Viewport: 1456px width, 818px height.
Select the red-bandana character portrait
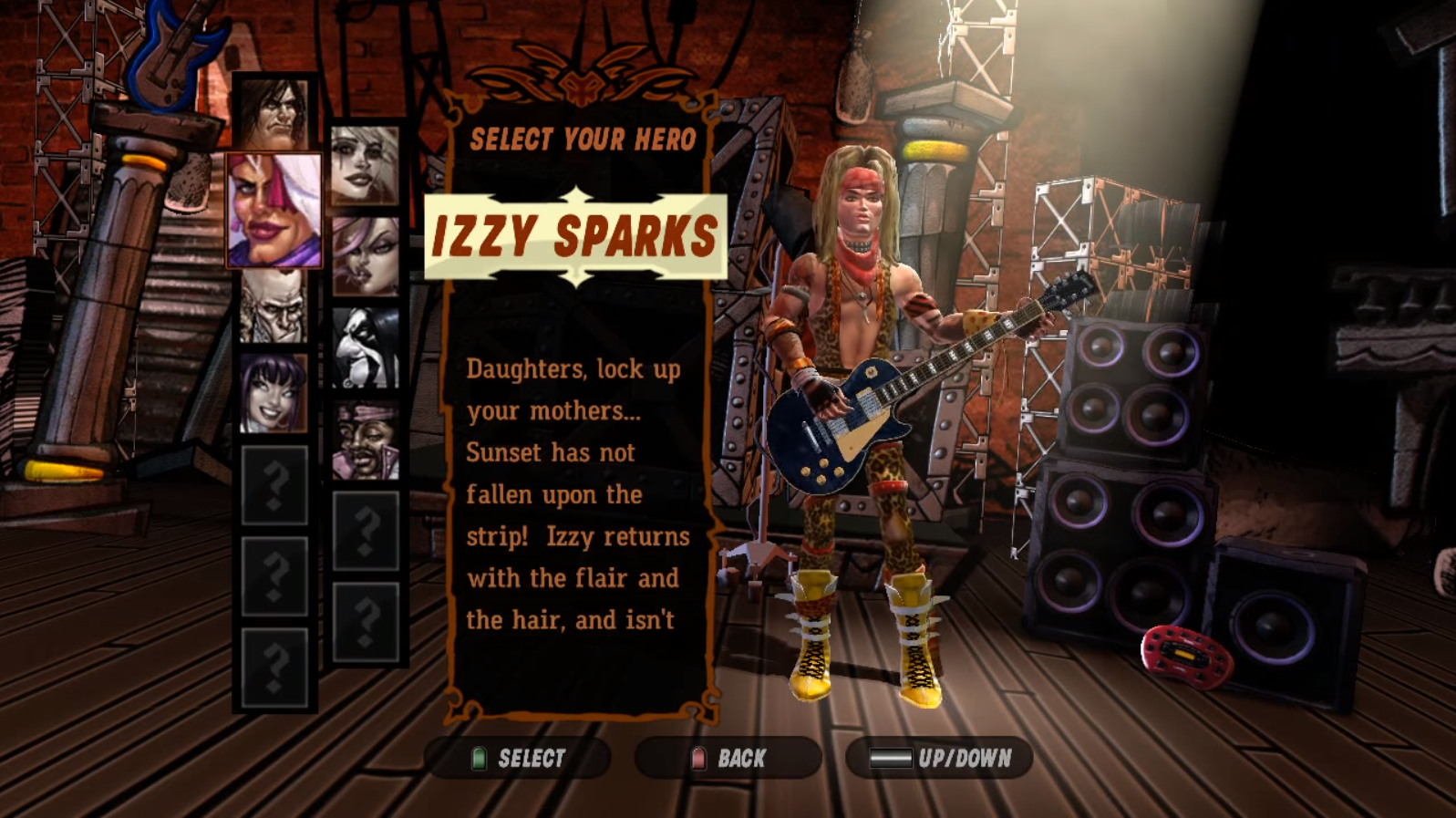tap(365, 438)
